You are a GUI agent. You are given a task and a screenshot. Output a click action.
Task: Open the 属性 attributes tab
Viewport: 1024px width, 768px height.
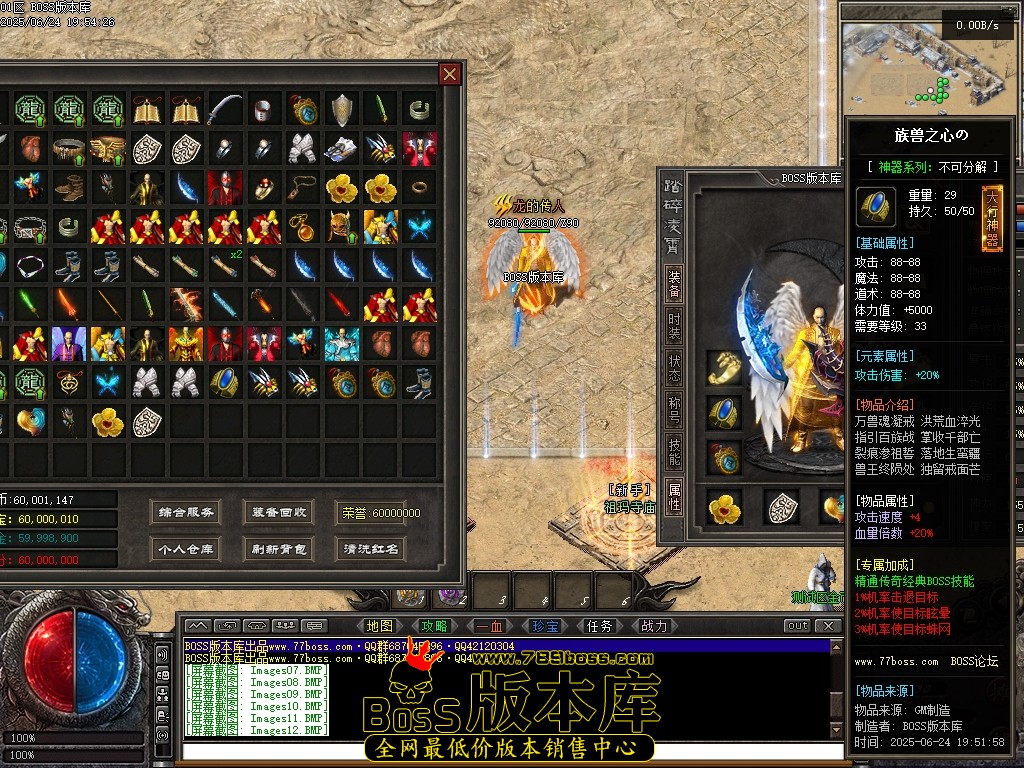675,497
